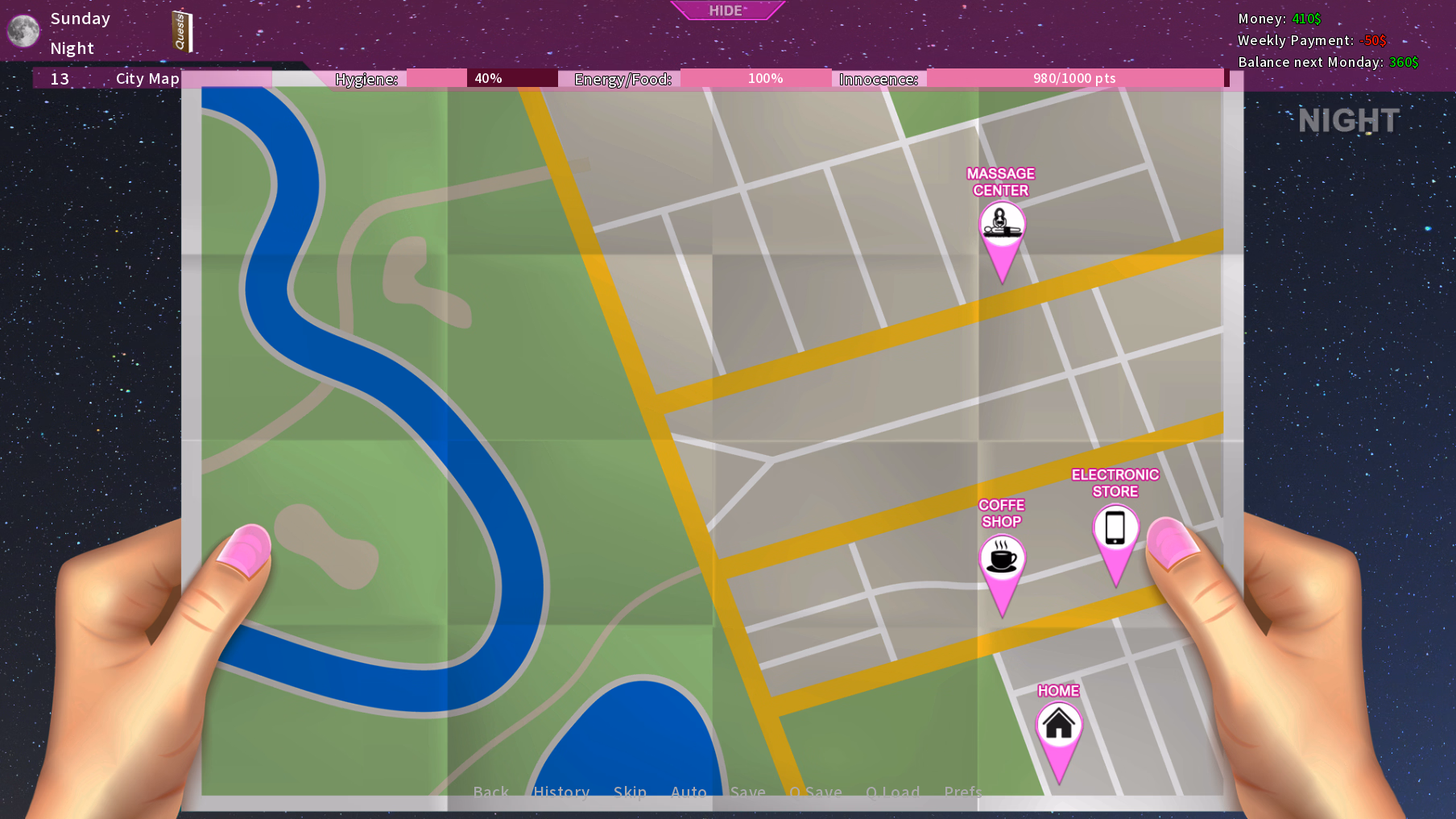Enable Skip mode
This screenshot has height=819, width=1456.
click(x=631, y=792)
